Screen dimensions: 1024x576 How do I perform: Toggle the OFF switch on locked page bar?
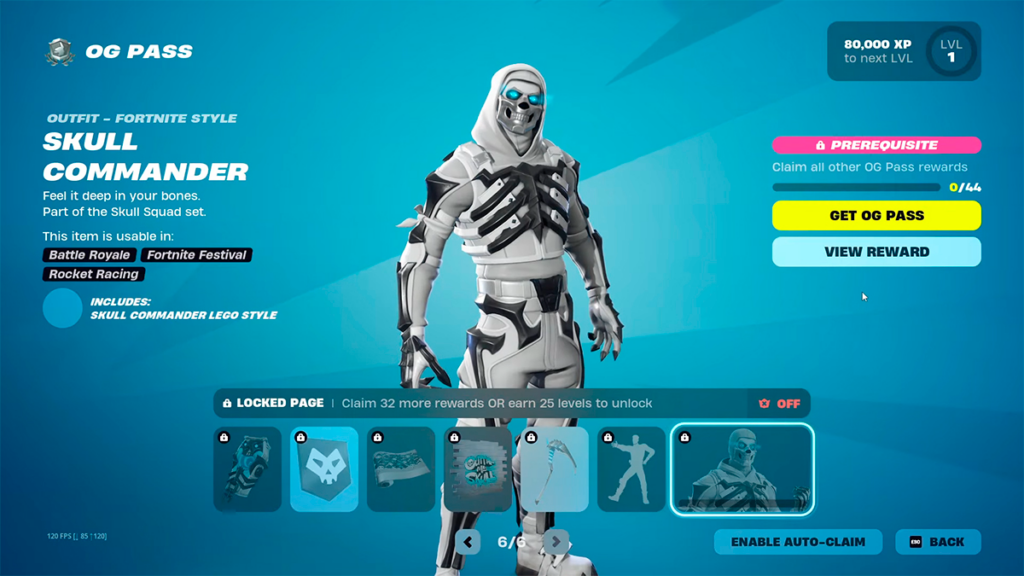pyautogui.click(x=779, y=403)
